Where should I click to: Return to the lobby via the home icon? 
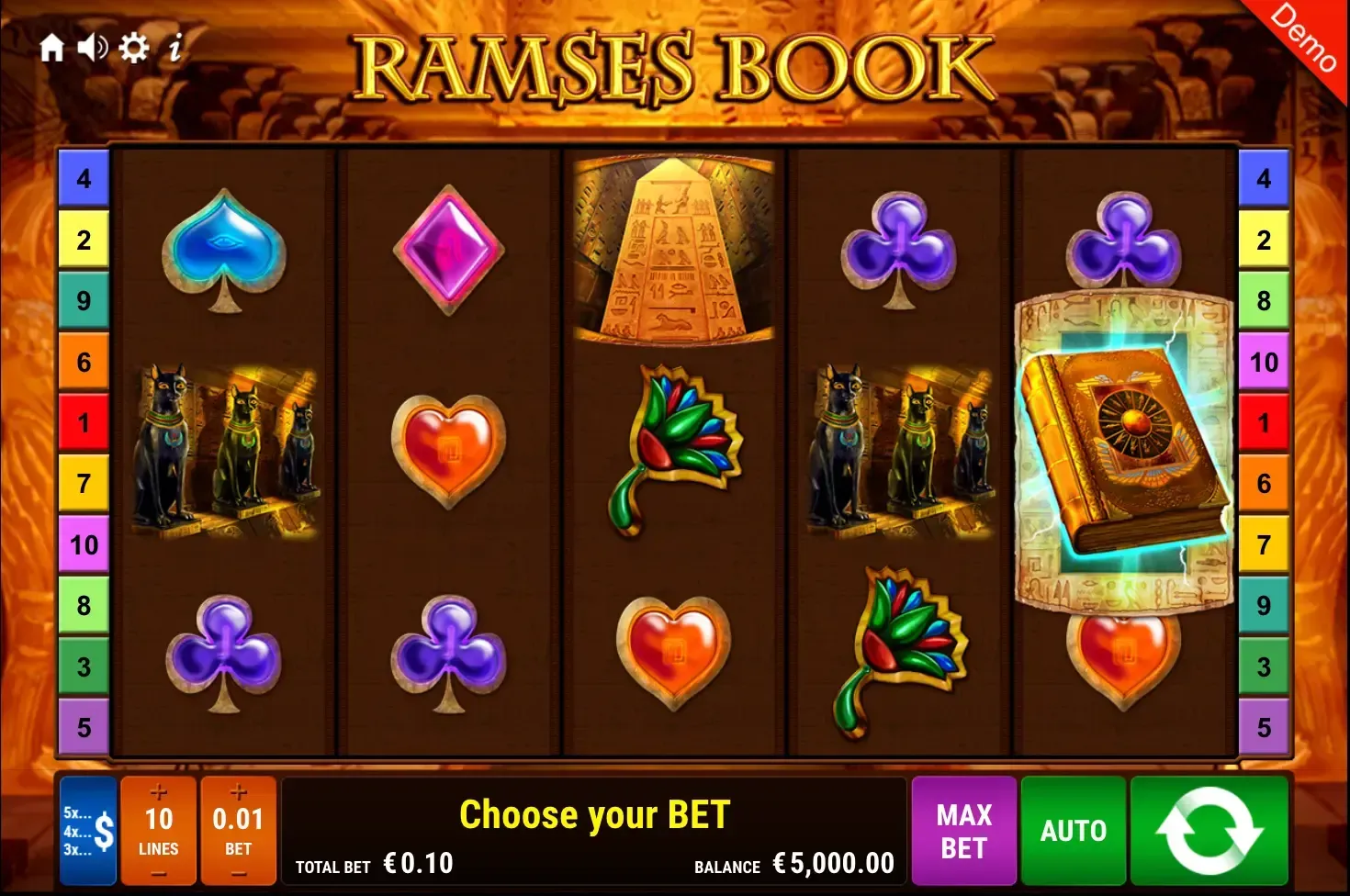click(x=52, y=49)
